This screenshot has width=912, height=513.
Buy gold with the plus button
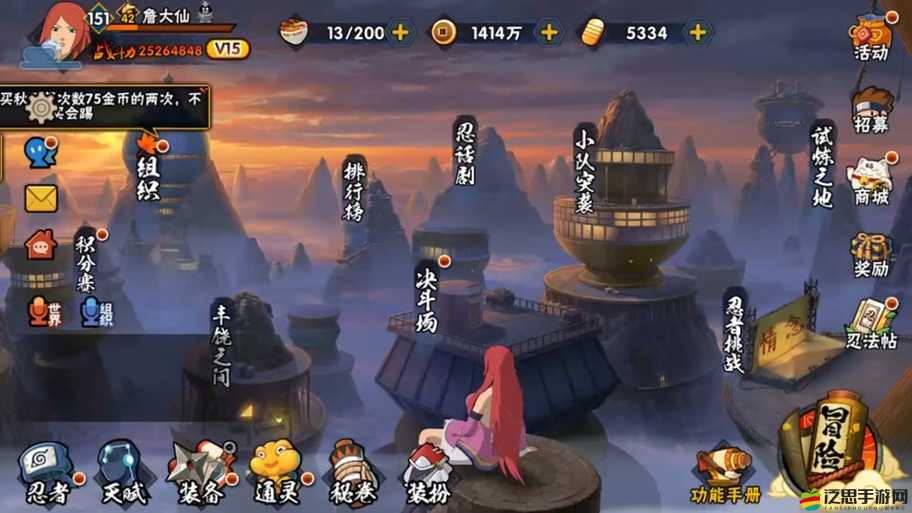[x=697, y=32]
